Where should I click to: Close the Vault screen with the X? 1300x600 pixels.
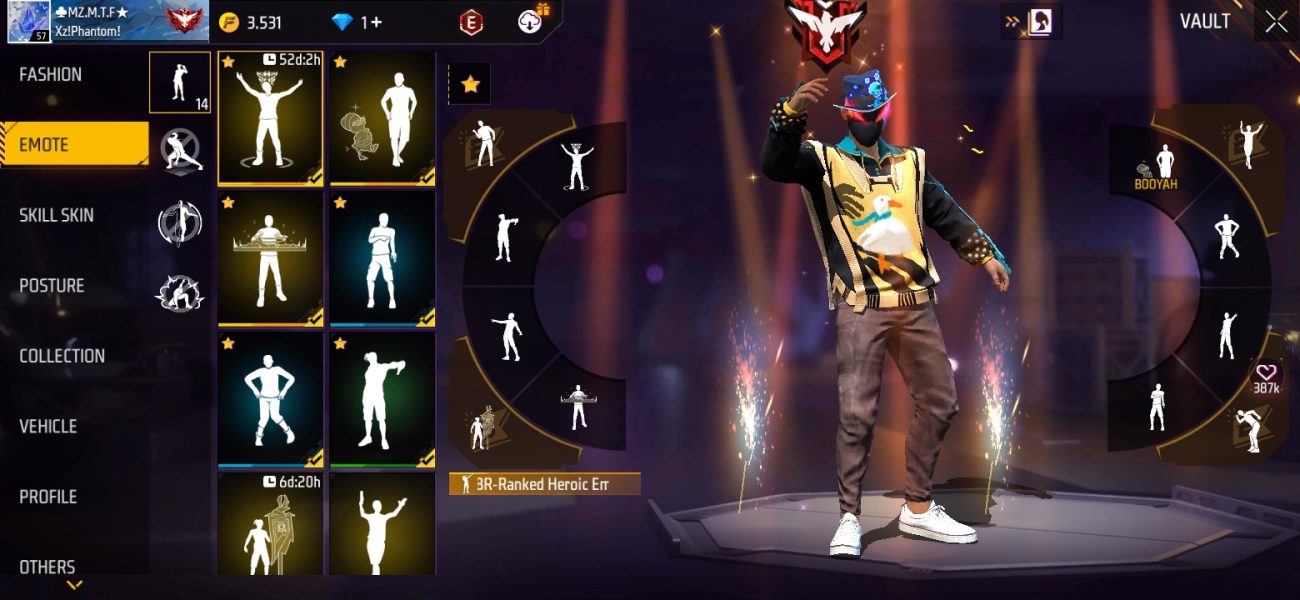[1276, 22]
